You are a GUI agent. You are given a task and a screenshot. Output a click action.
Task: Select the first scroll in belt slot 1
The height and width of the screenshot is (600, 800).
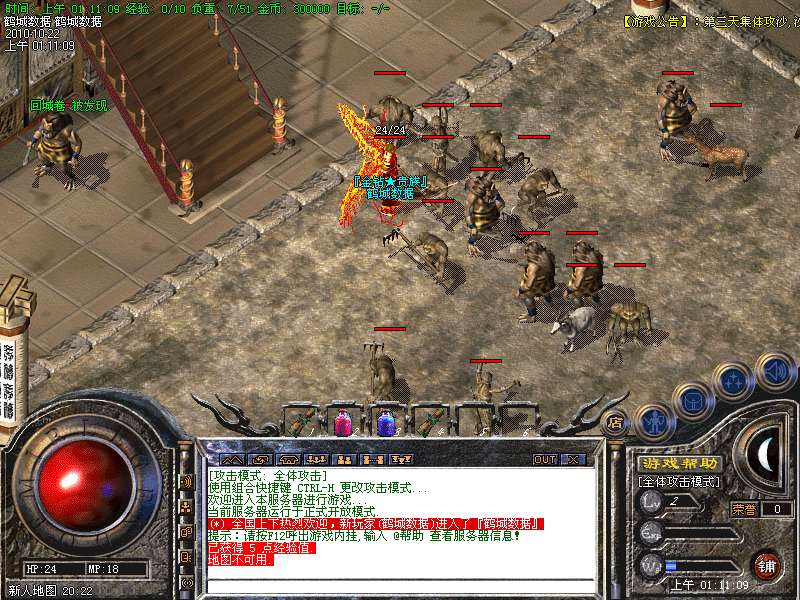pos(301,422)
